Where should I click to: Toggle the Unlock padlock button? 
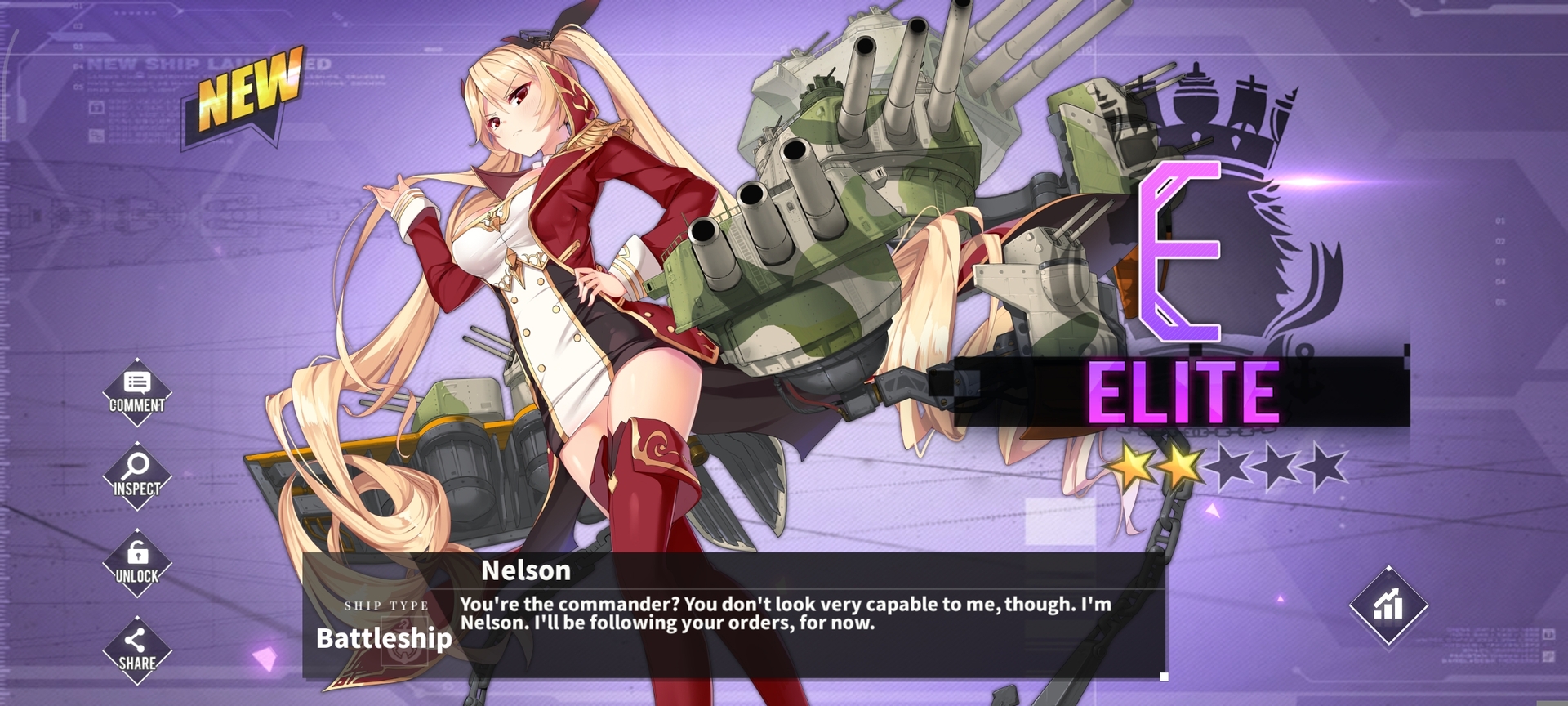137,564
